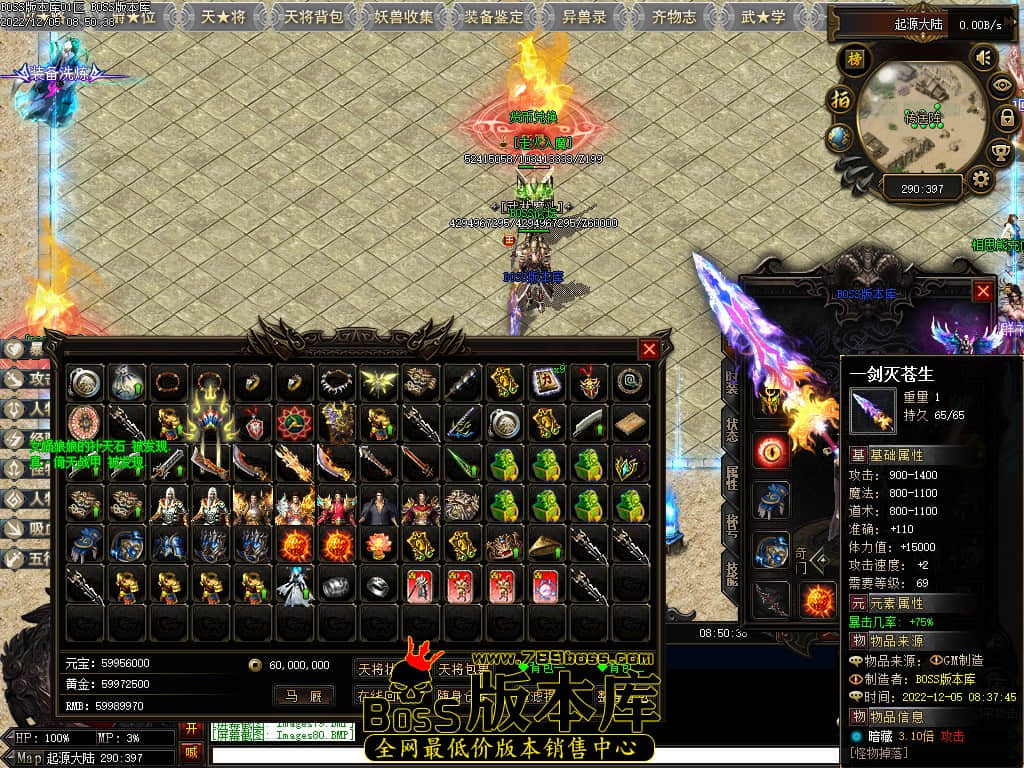Close the character equipment panel
1024x768 pixels.
(983, 290)
